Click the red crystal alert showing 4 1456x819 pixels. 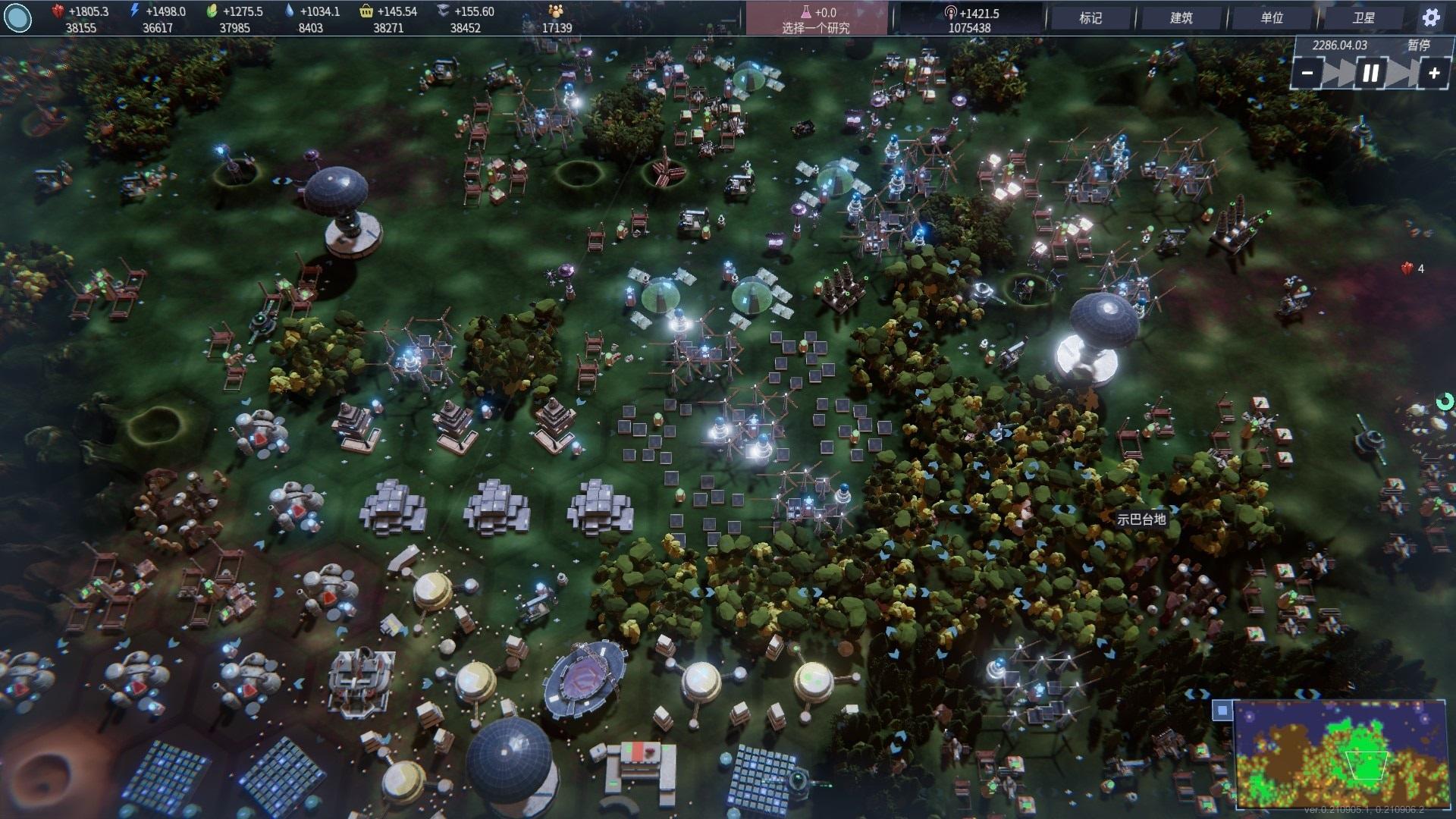coord(1412,268)
